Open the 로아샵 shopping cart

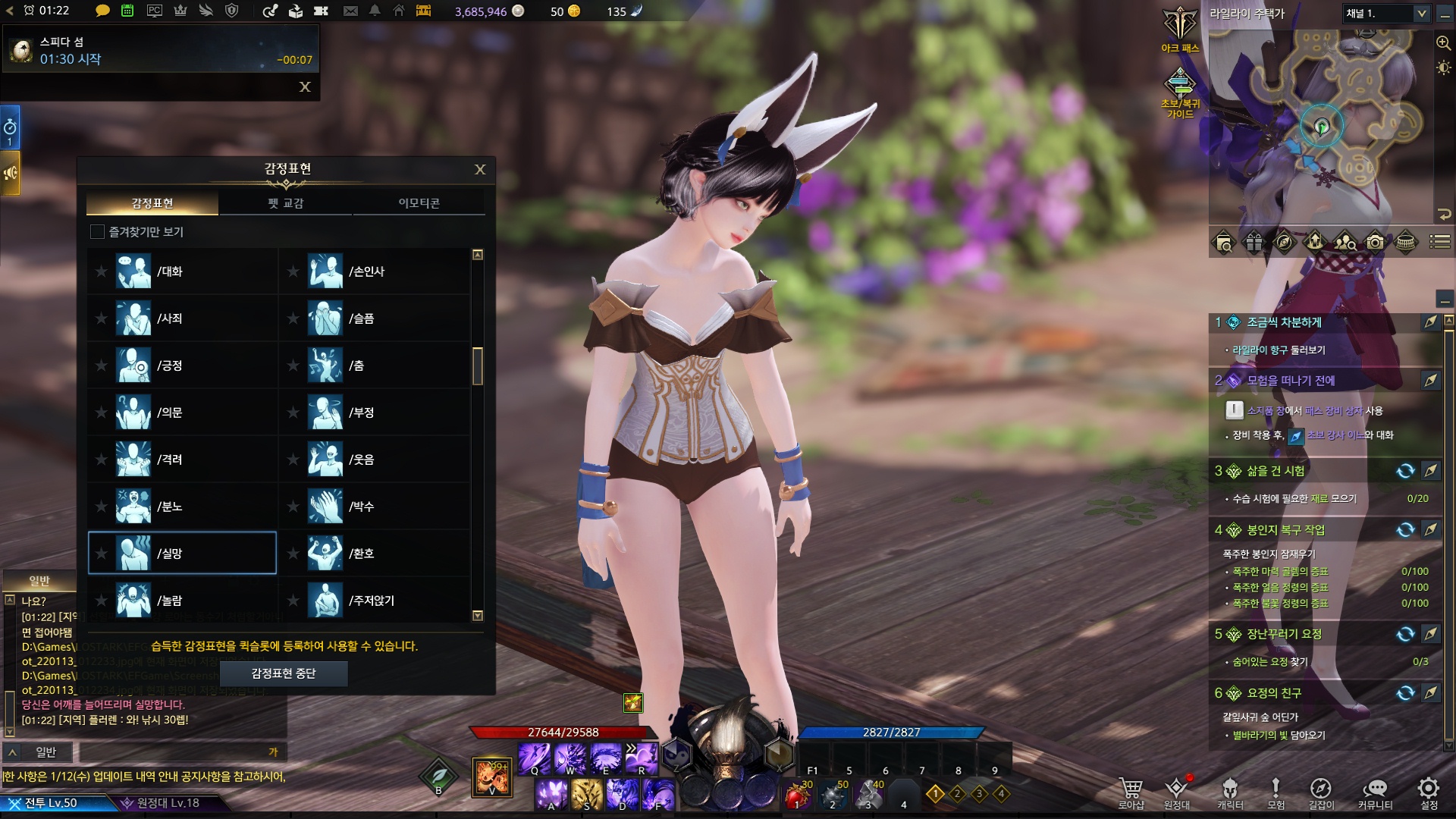pos(1131,791)
